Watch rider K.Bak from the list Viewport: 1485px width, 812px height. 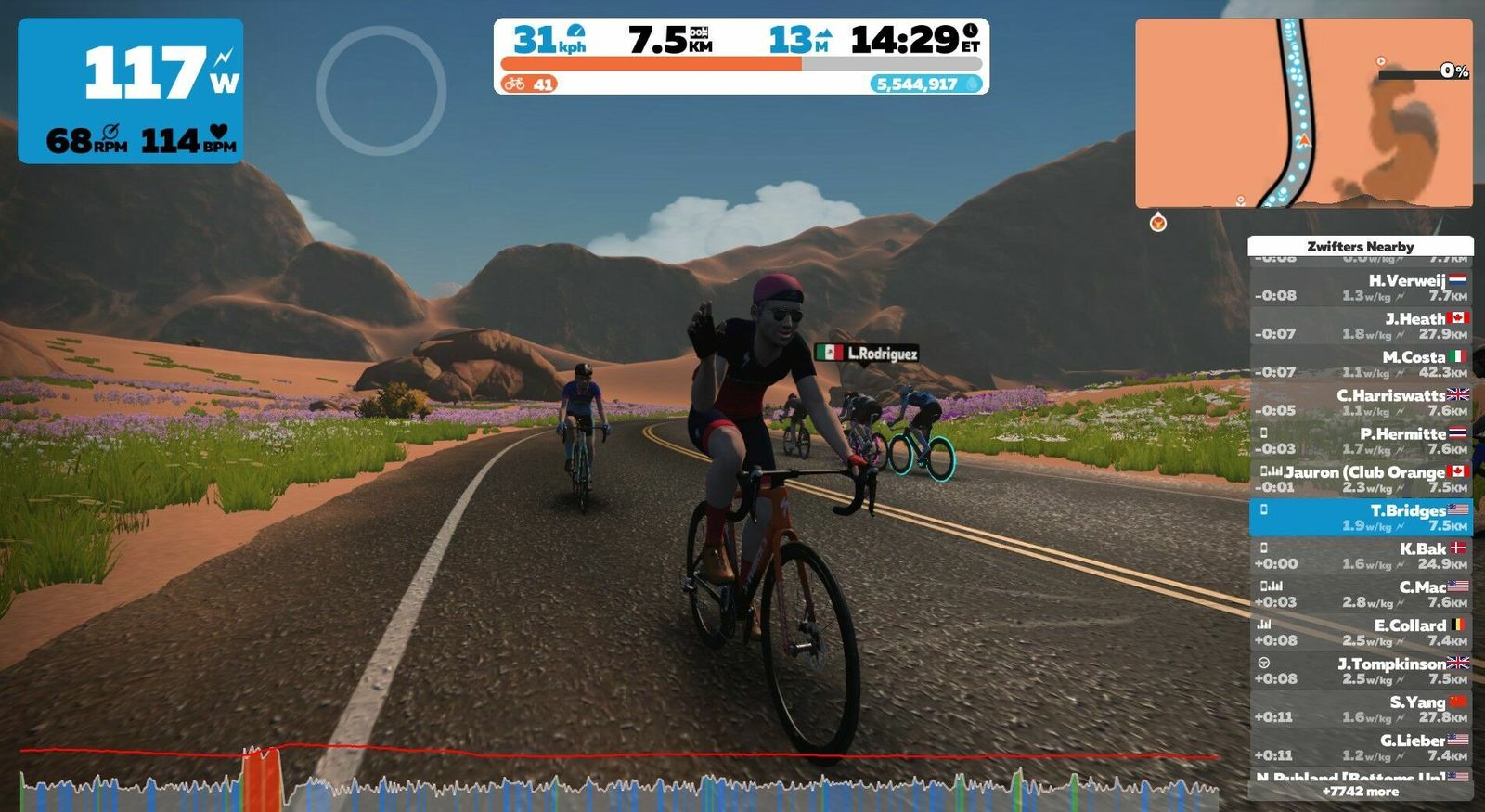pyautogui.click(x=1360, y=556)
